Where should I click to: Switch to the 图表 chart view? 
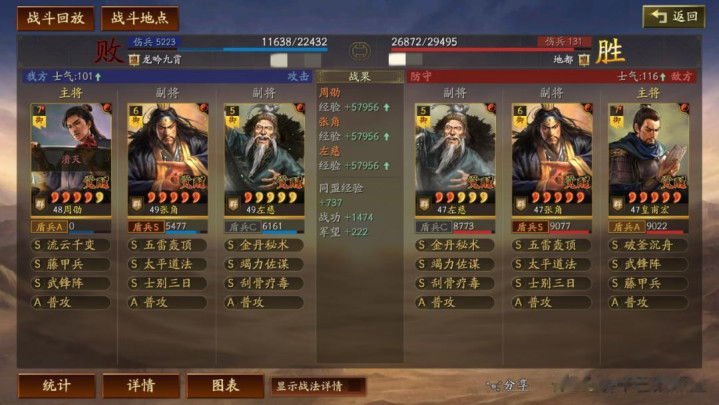(x=225, y=386)
